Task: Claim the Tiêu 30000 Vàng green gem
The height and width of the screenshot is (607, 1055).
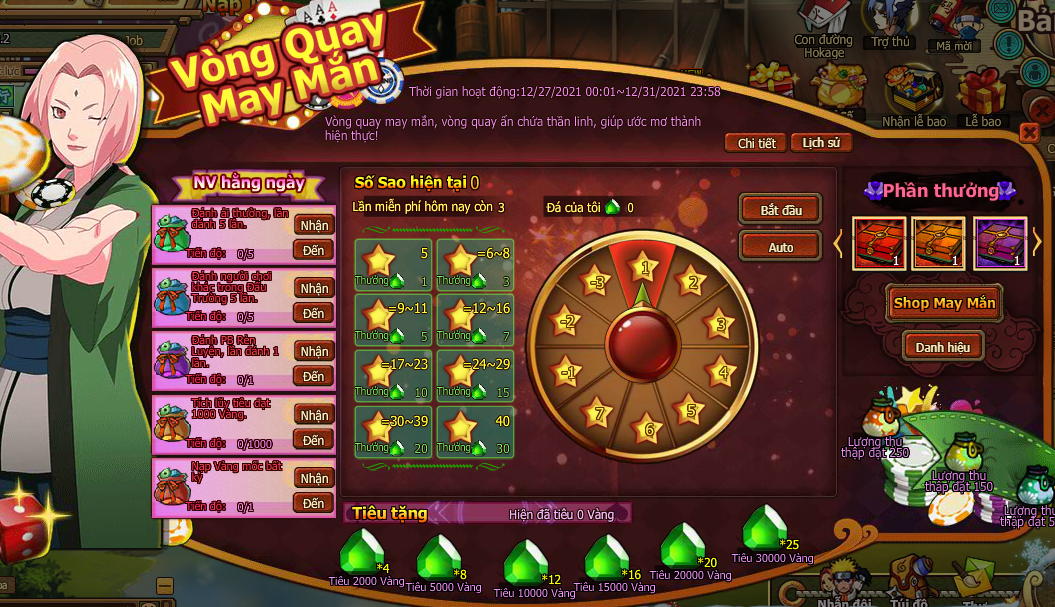Action: click(768, 529)
